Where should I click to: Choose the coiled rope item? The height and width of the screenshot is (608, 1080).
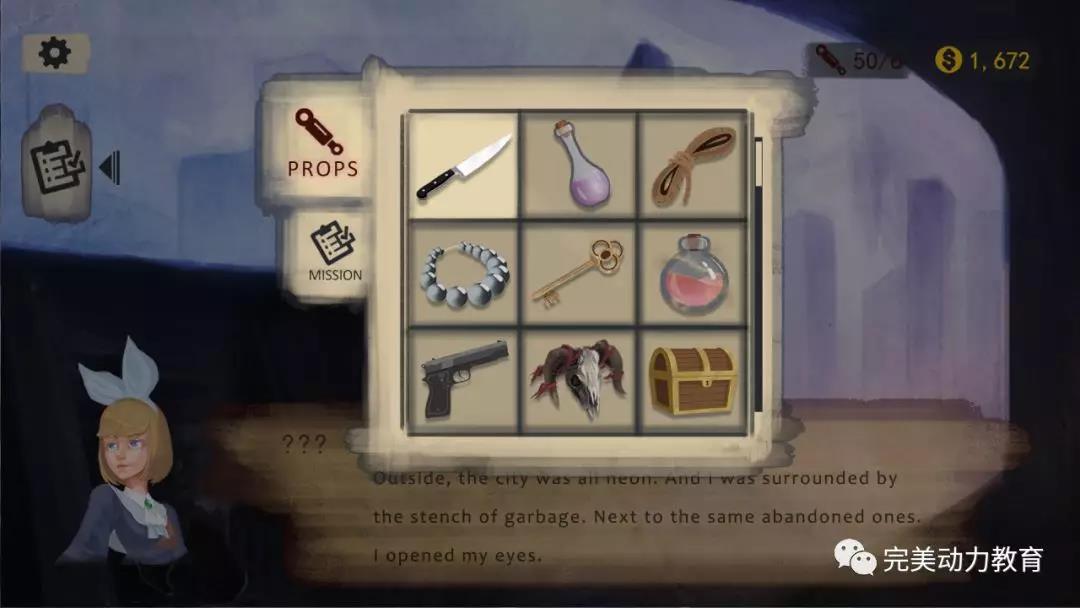[693, 165]
